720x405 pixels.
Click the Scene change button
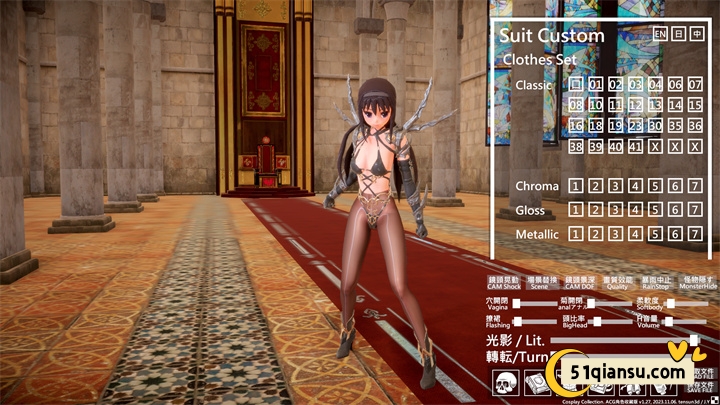(x=539, y=284)
